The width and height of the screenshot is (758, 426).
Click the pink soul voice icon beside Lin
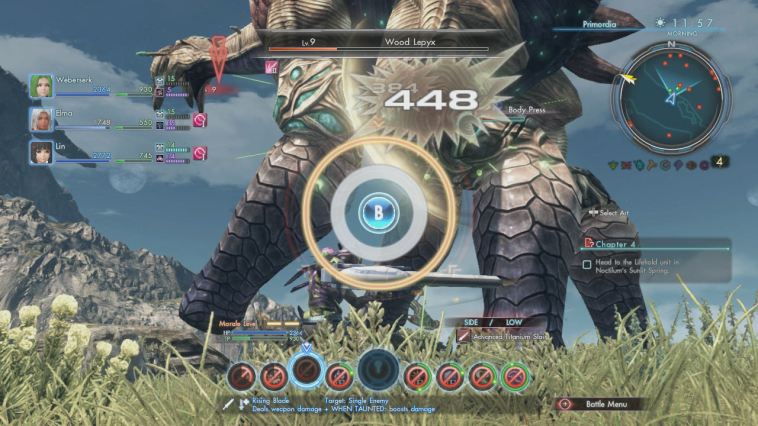[199, 152]
